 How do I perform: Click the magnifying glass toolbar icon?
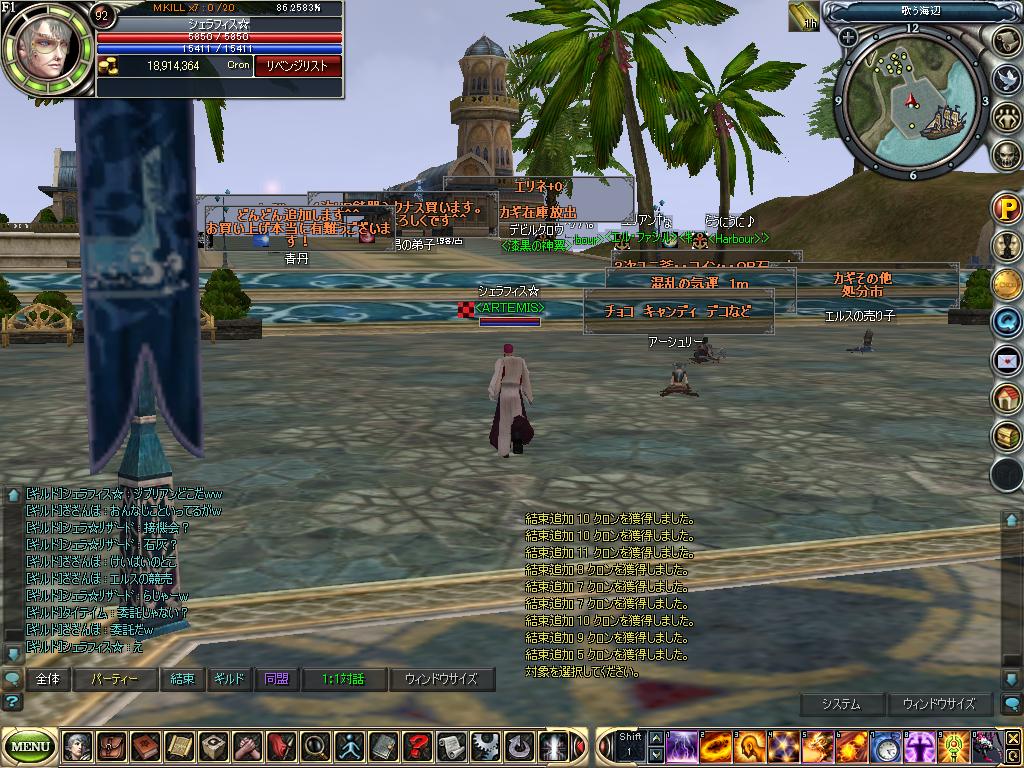click(x=315, y=746)
